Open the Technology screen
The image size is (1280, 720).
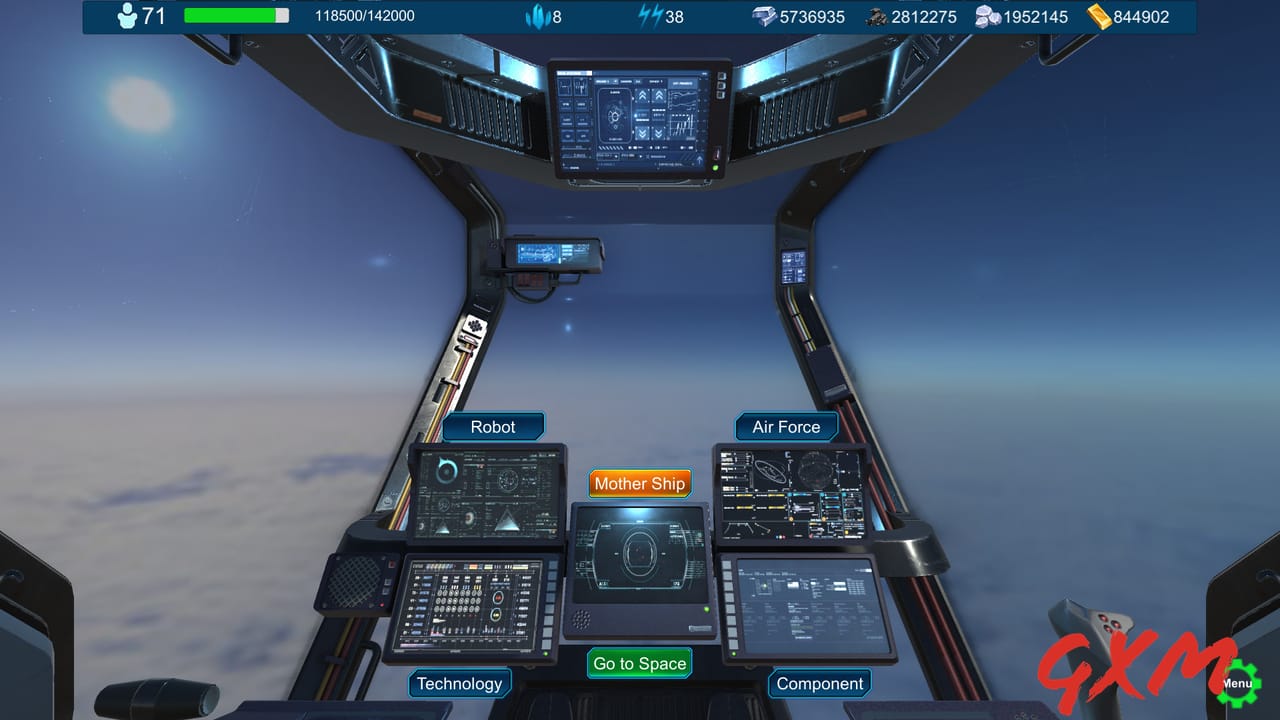coord(460,683)
